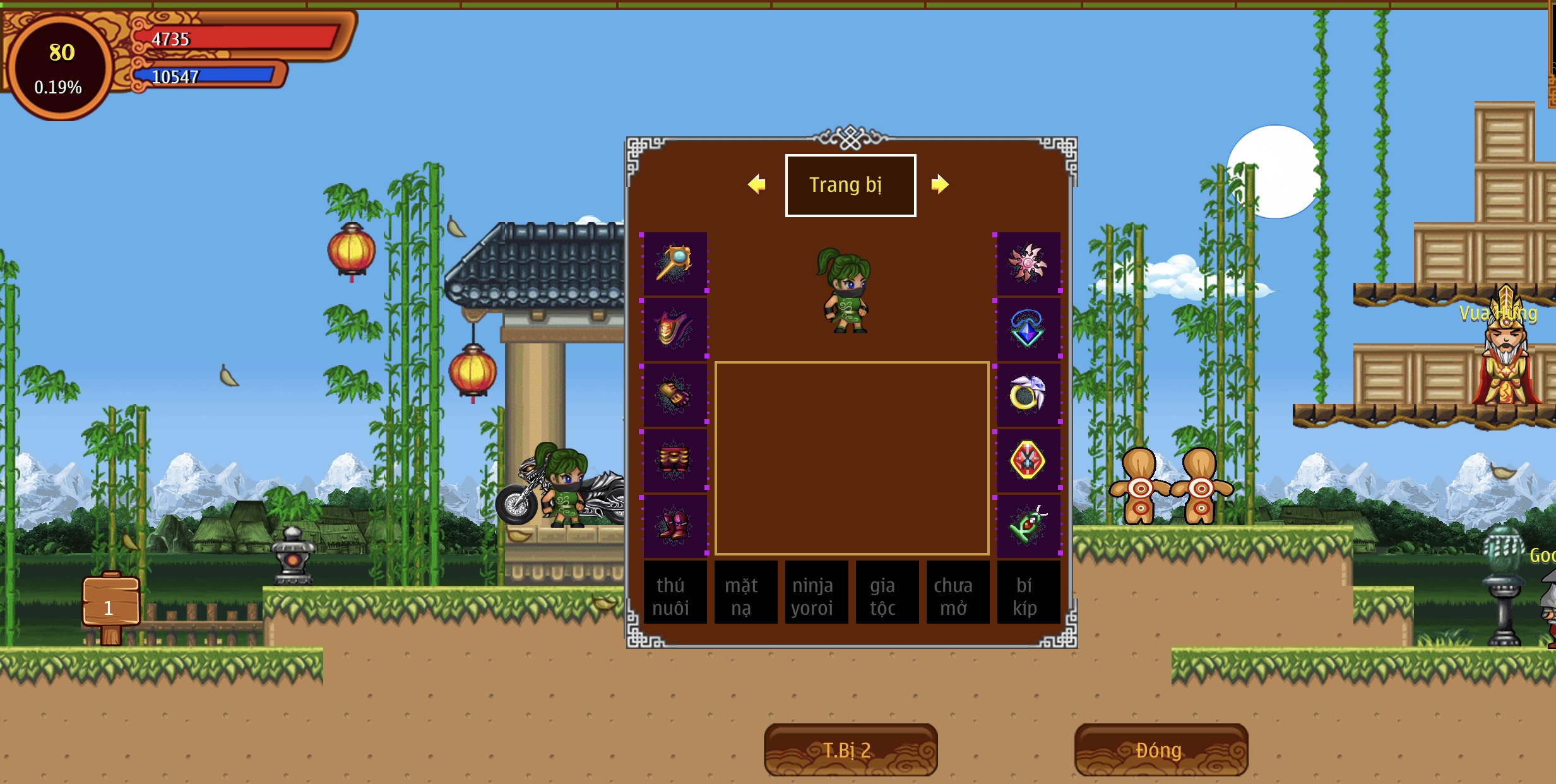Click the Trang bị title tab

850,185
